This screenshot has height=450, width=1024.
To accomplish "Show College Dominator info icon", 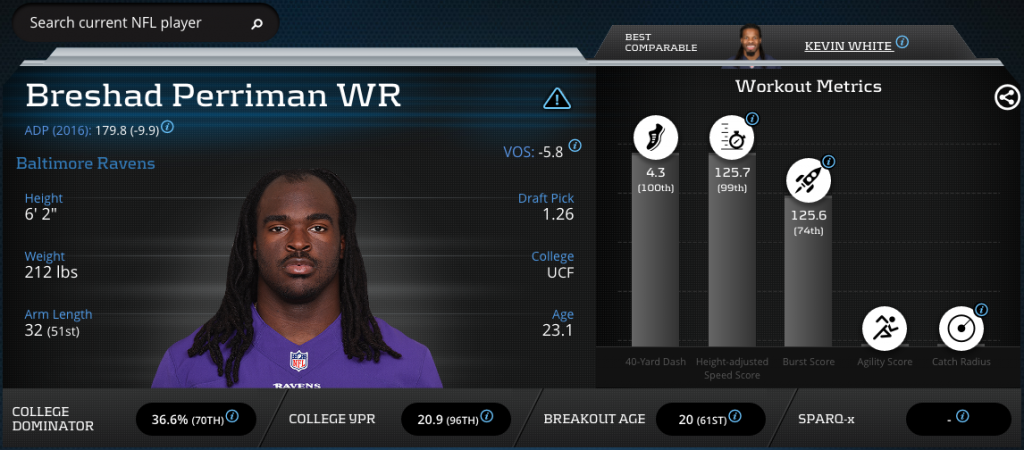I will [232, 417].
